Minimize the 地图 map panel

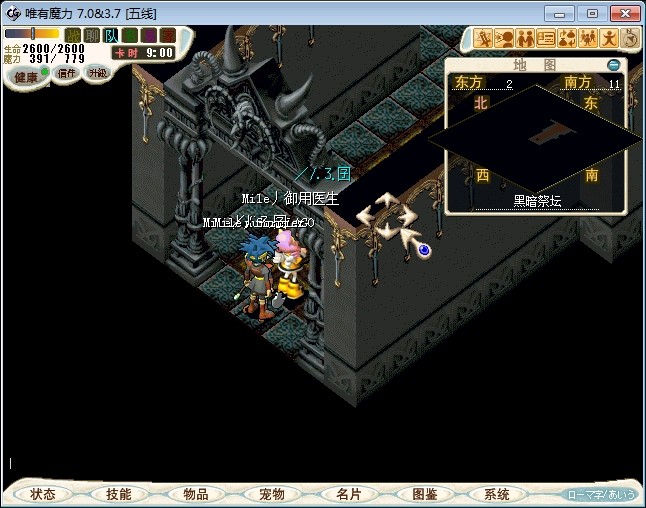(x=613, y=65)
